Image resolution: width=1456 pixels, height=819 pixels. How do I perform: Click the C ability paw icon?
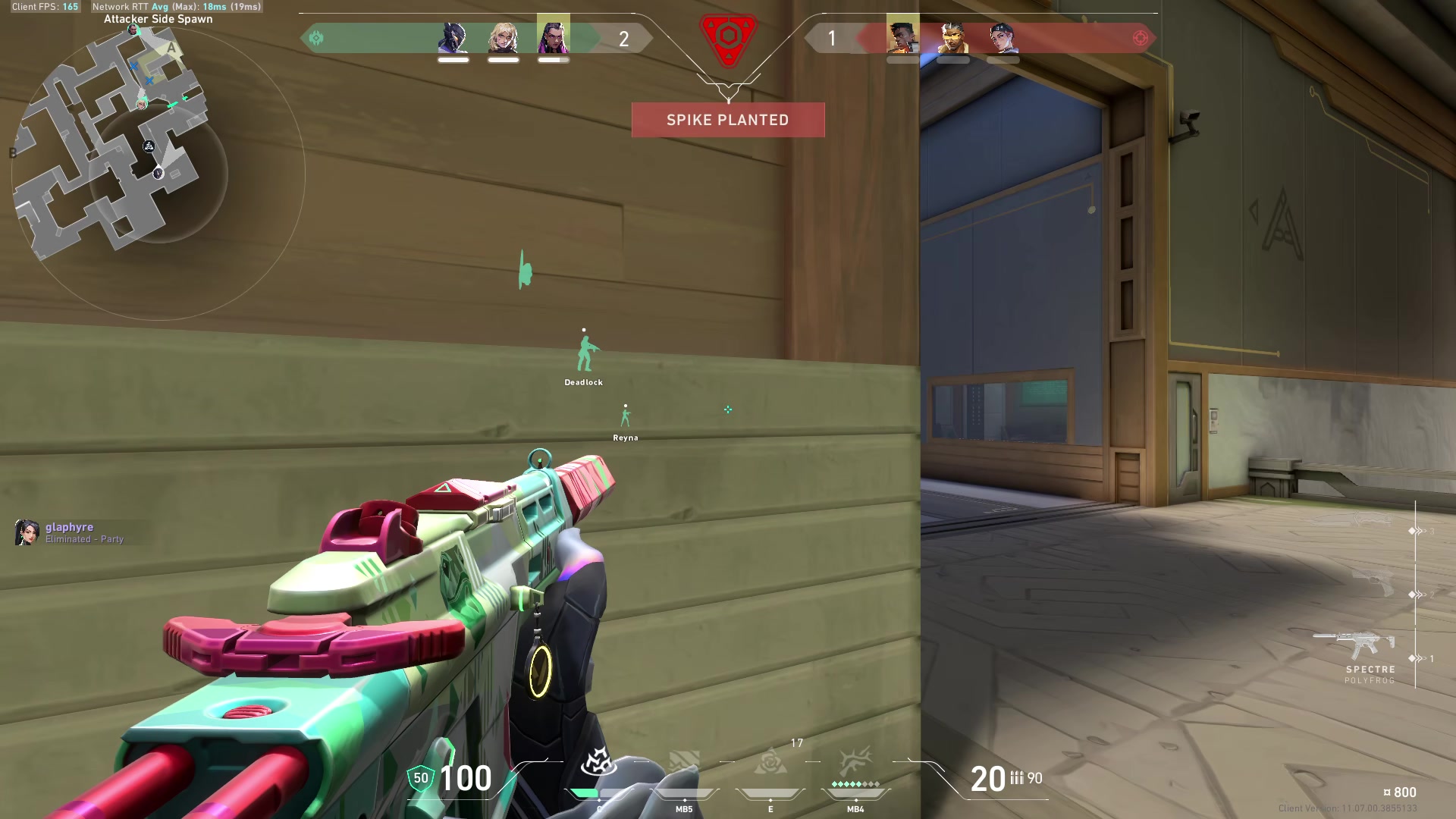point(599,762)
